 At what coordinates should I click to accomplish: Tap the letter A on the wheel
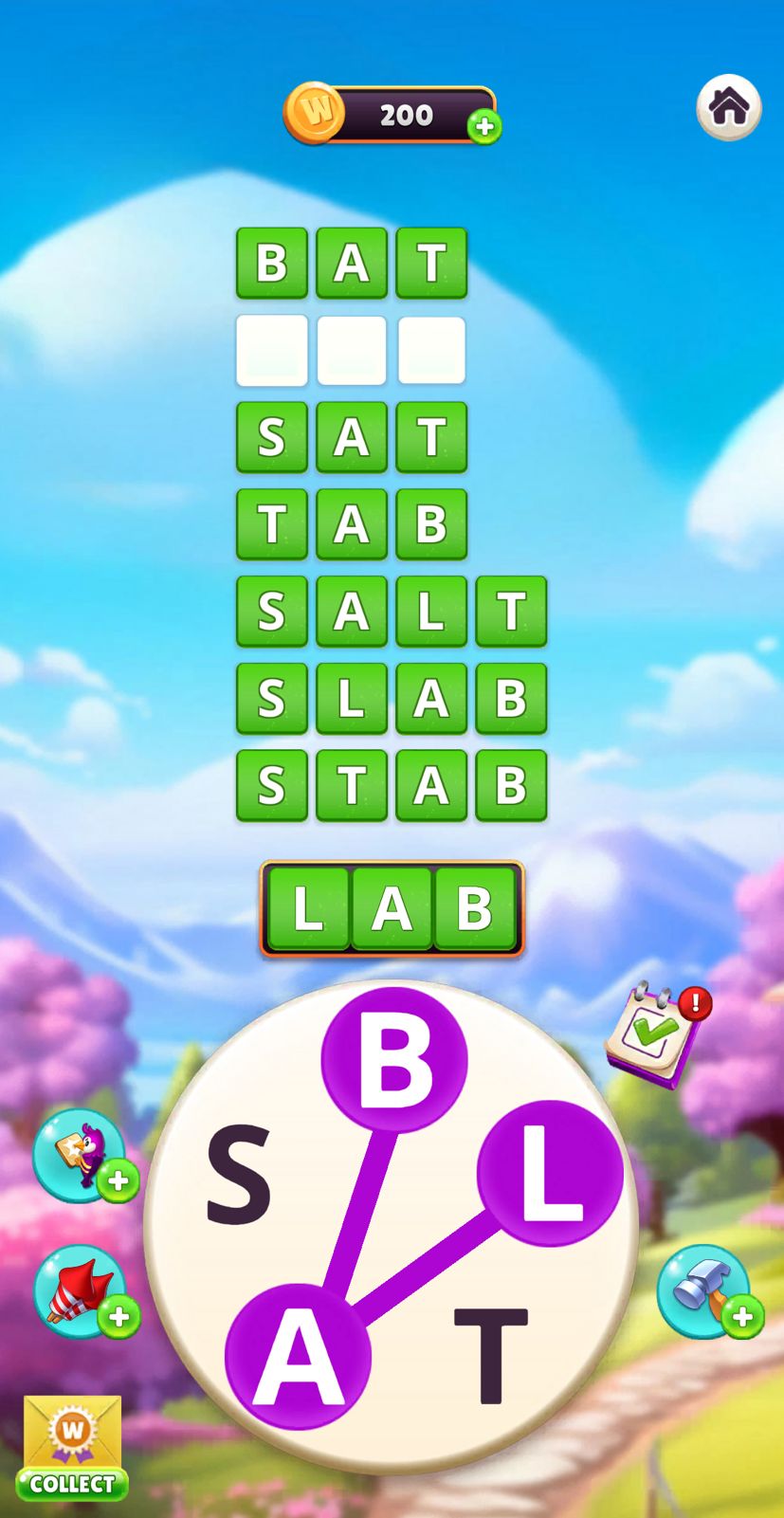[x=298, y=1357]
